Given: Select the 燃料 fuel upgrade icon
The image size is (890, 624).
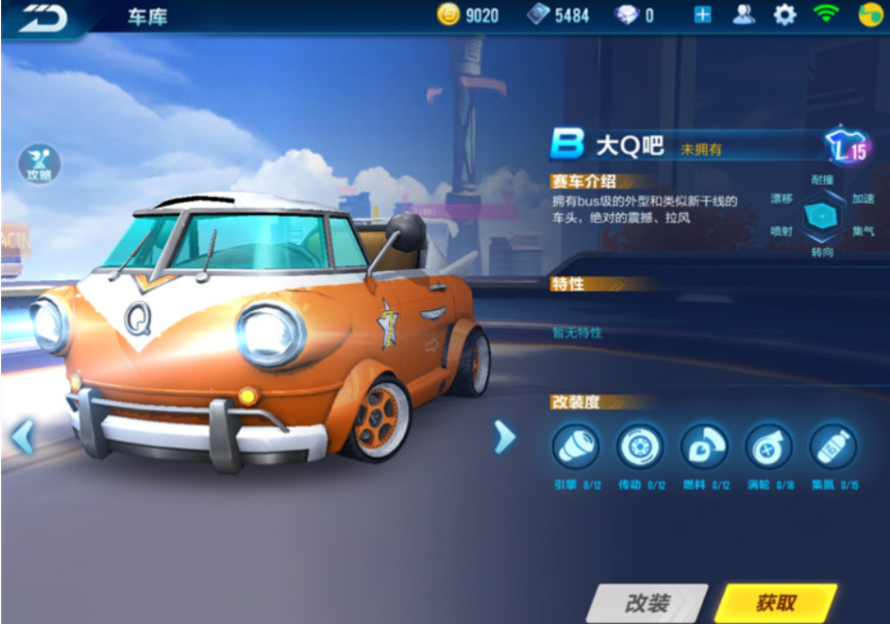Looking at the screenshot, I should click(x=705, y=446).
